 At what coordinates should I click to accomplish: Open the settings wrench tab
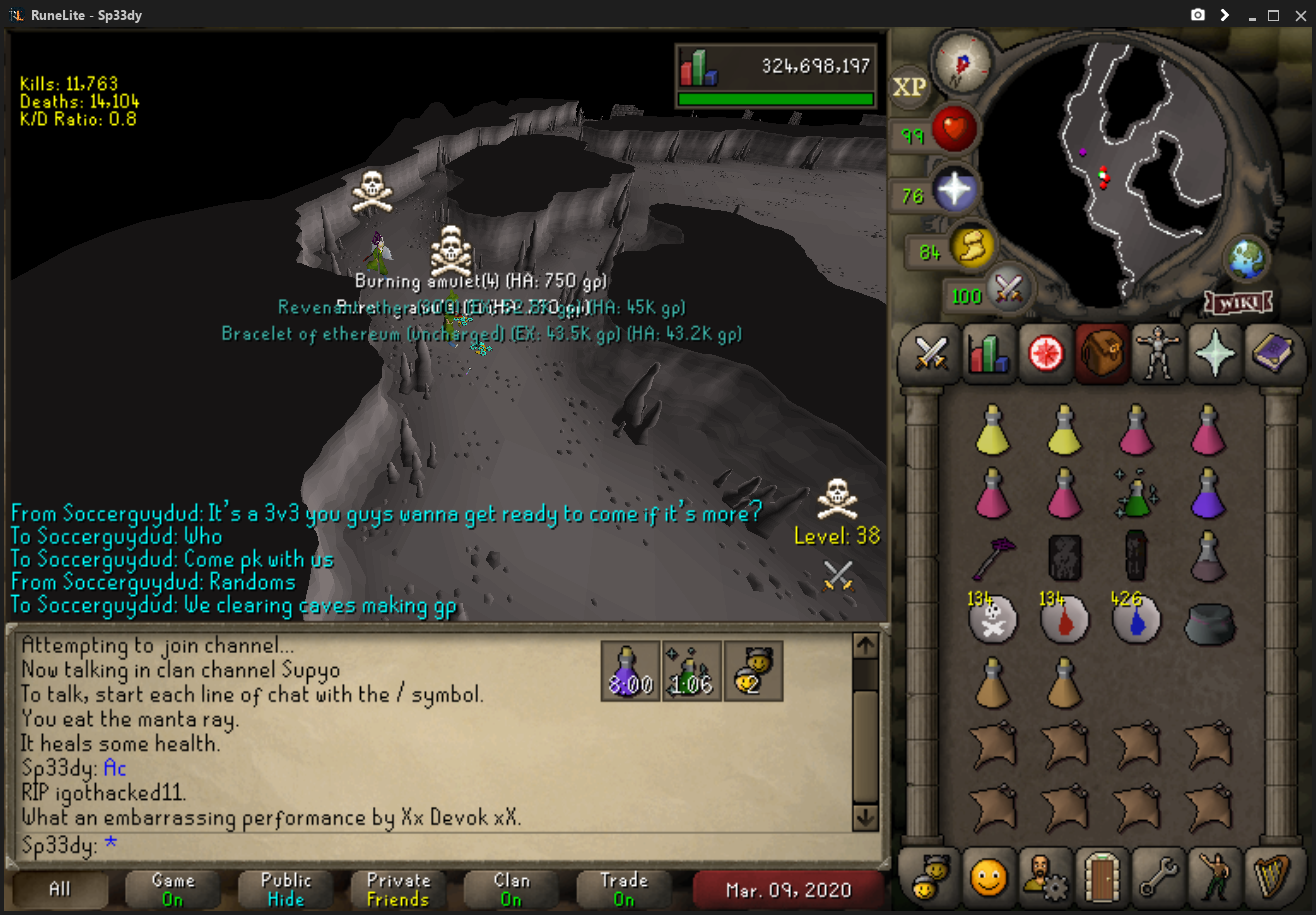click(x=1158, y=877)
